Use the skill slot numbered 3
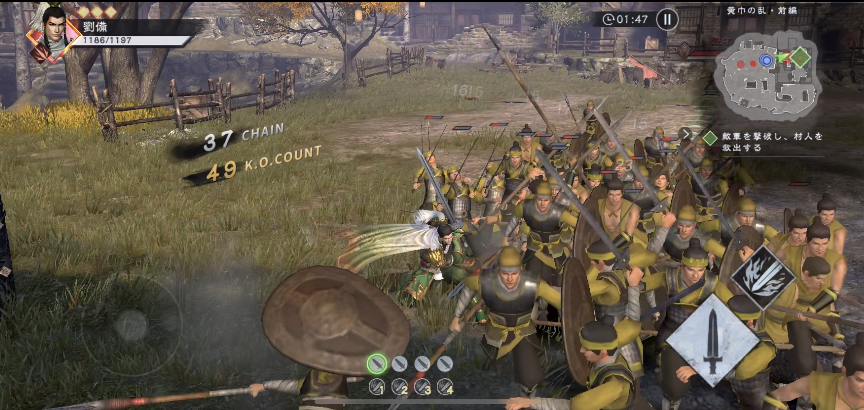This screenshot has width=864, height=410. coord(422,387)
